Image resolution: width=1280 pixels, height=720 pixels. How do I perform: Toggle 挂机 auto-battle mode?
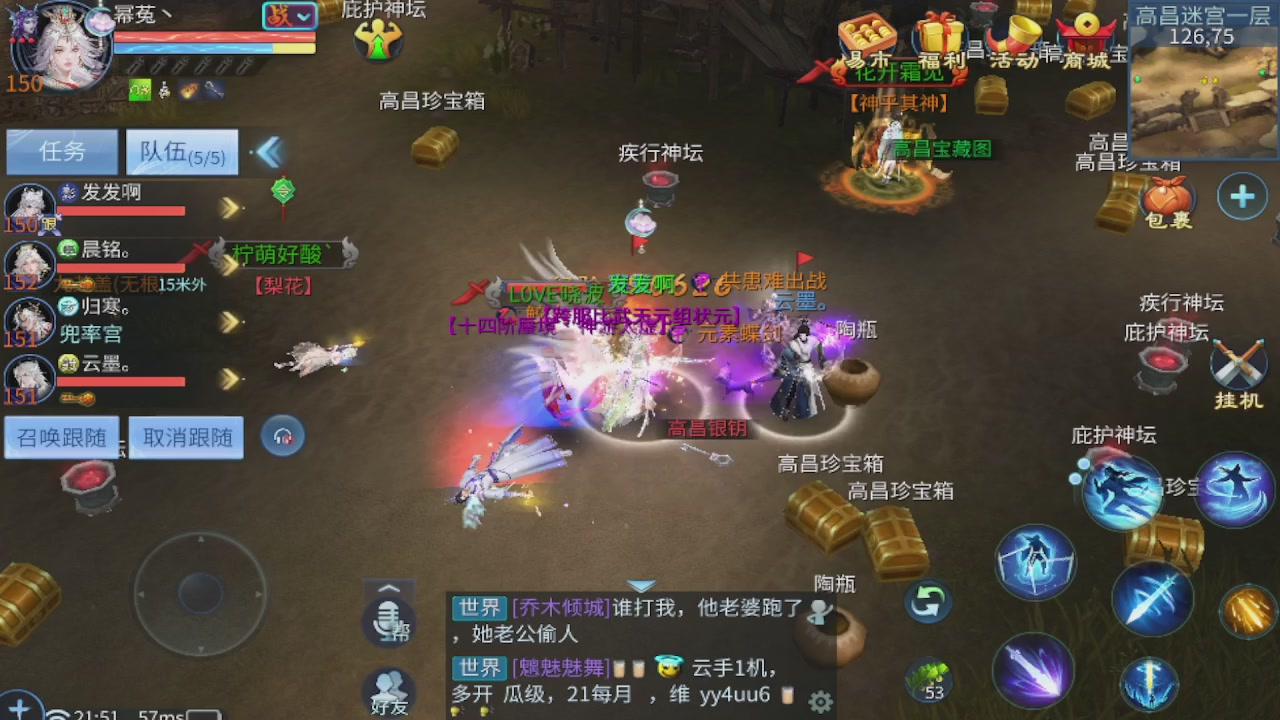[1238, 365]
